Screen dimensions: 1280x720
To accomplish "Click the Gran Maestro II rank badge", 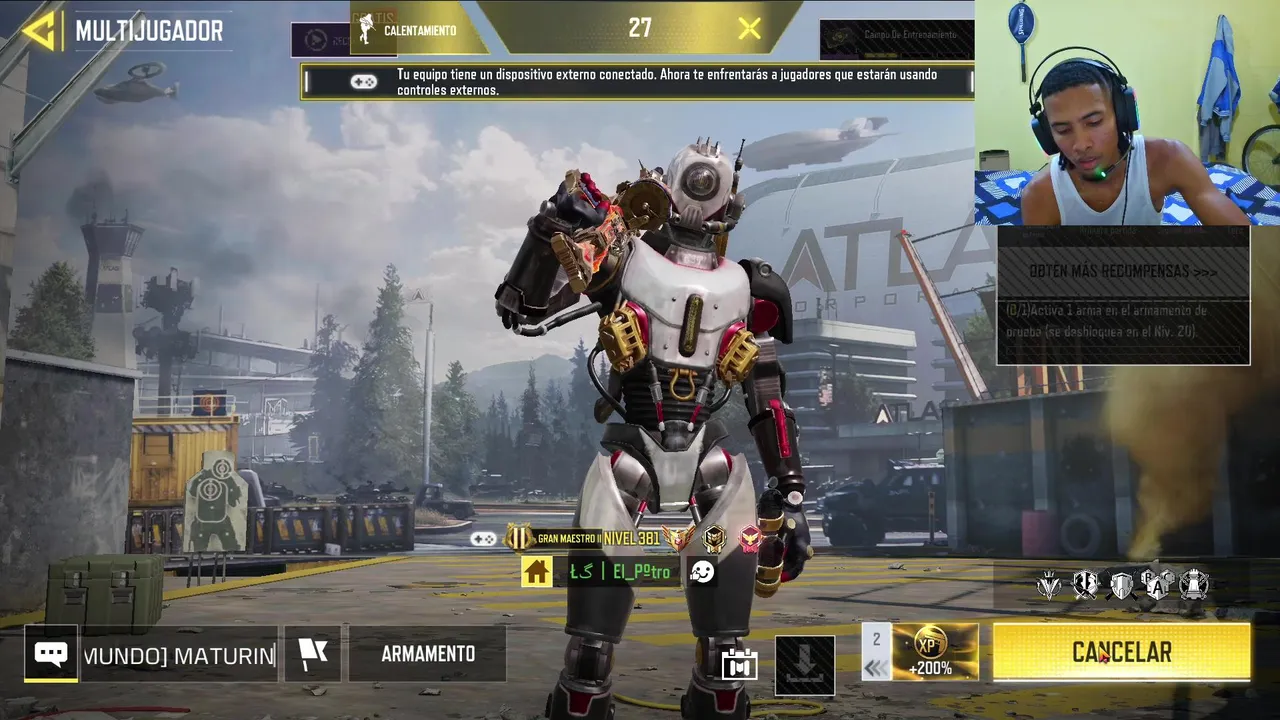I will pos(554,538).
